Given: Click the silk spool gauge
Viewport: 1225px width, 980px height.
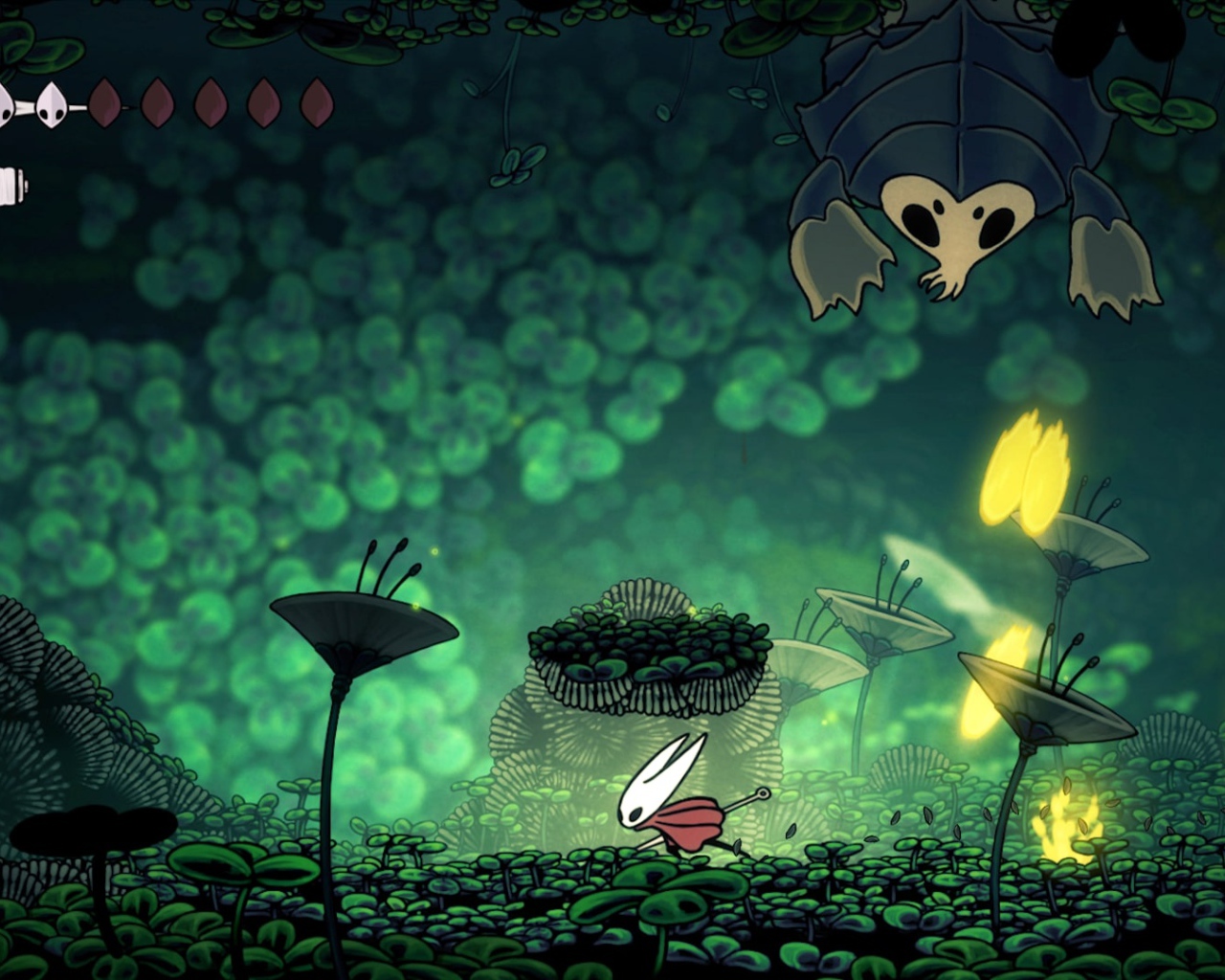Looking at the screenshot, I should 11,184.
